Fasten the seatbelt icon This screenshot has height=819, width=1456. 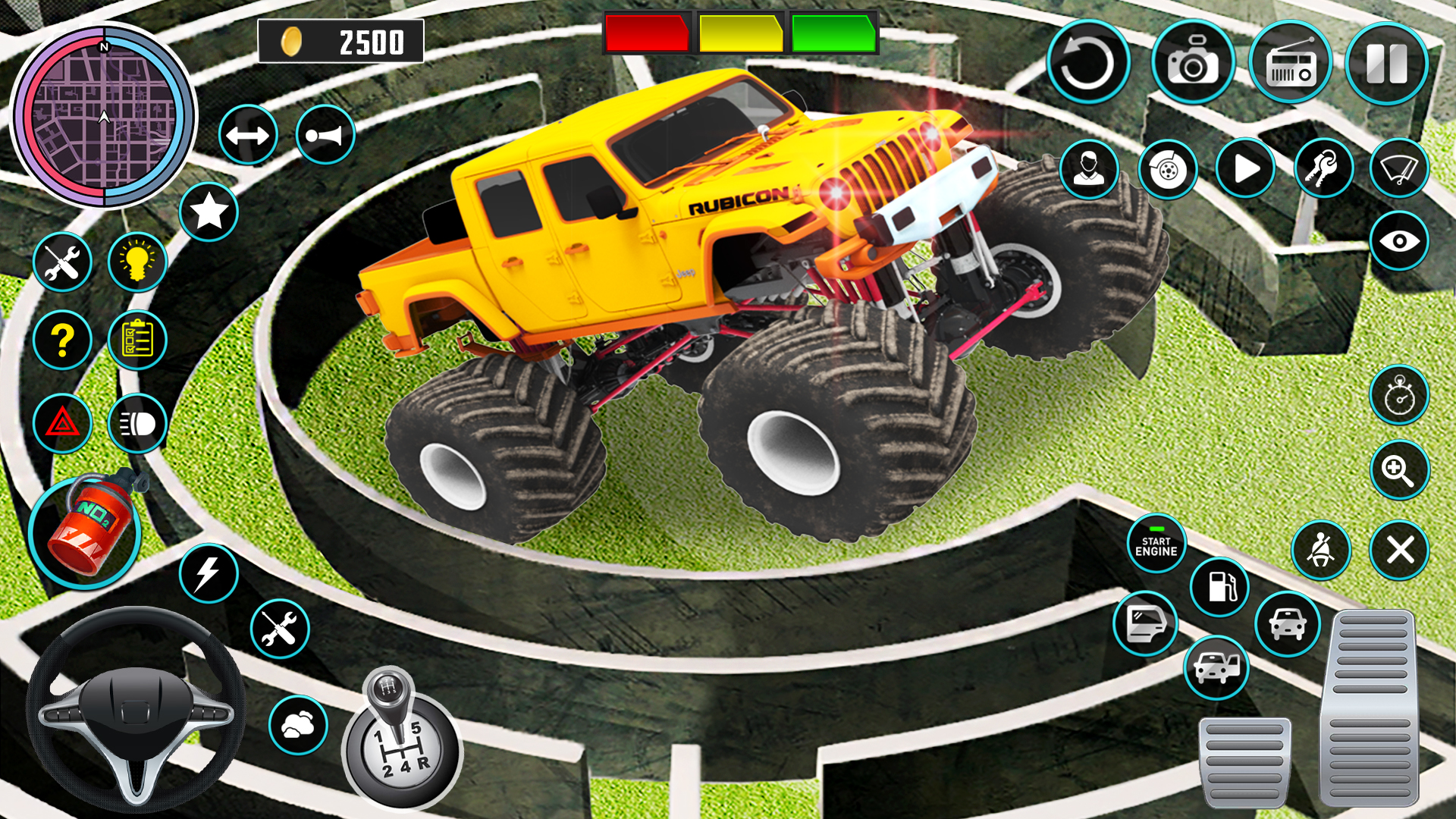pos(1321,550)
